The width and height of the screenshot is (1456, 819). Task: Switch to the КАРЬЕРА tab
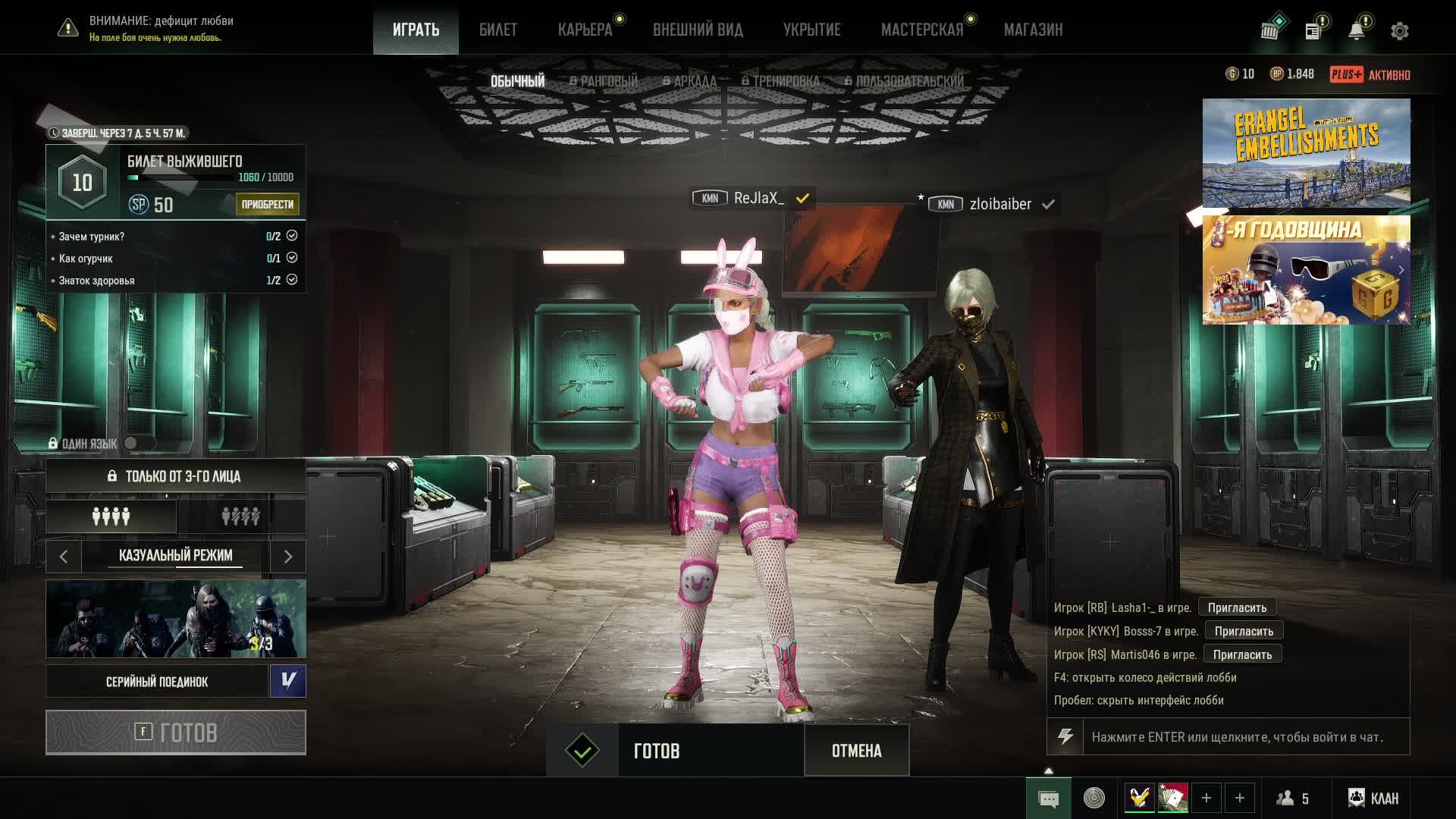click(x=585, y=30)
